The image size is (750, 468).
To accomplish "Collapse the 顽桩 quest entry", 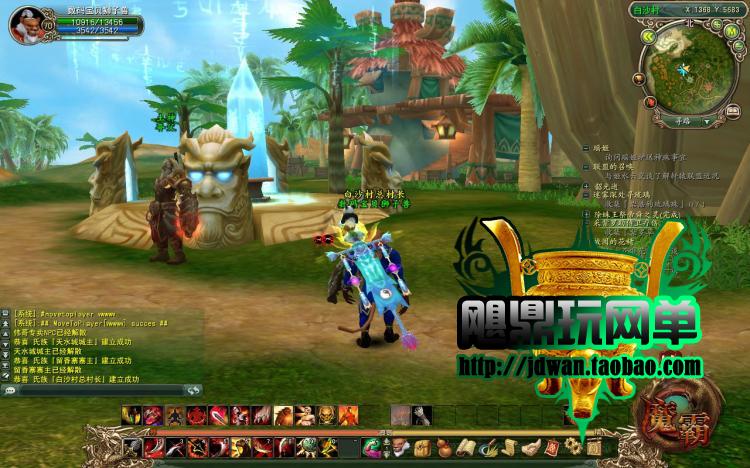I will [x=587, y=146].
